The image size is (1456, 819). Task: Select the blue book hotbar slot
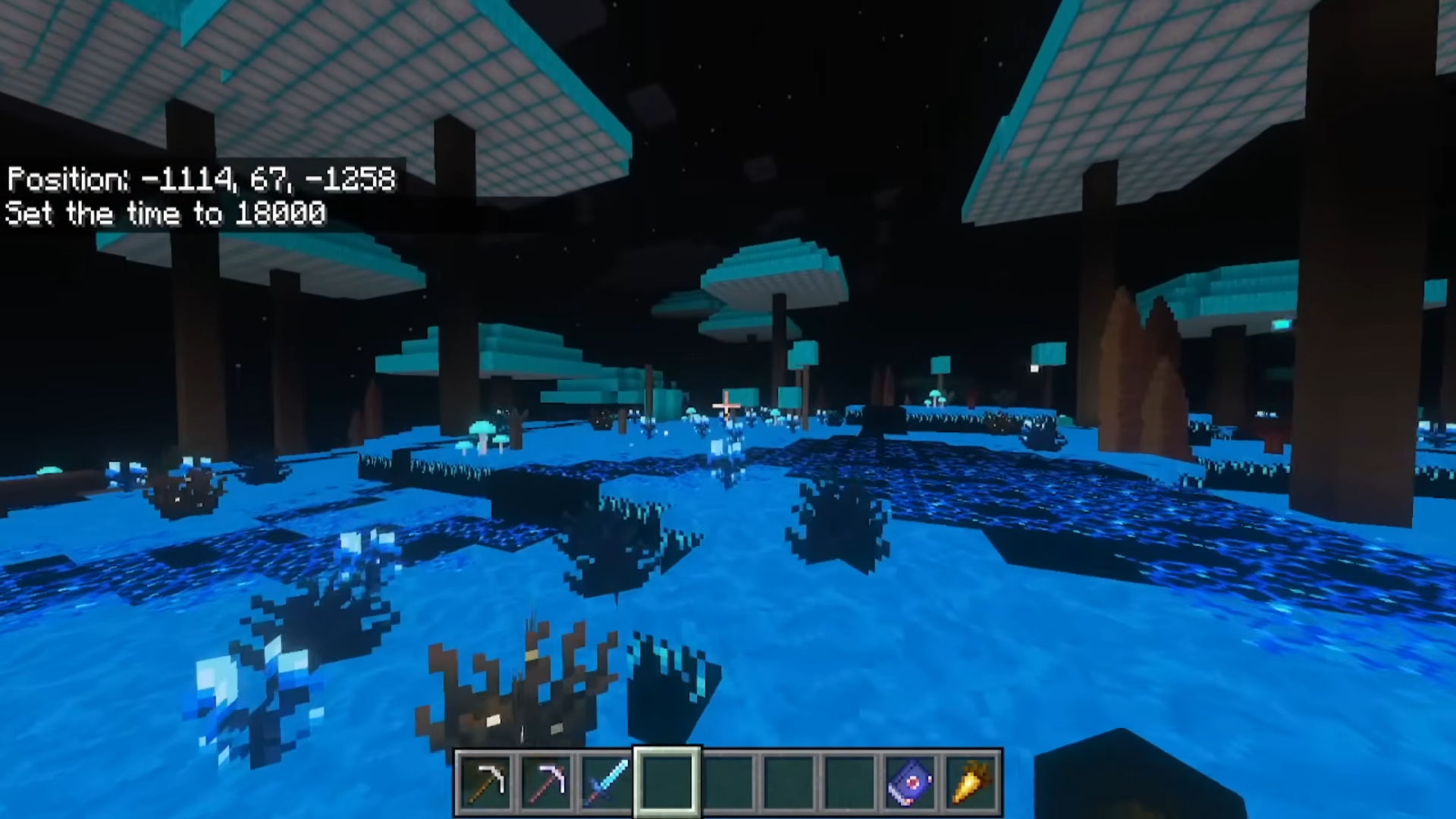pyautogui.click(x=910, y=781)
